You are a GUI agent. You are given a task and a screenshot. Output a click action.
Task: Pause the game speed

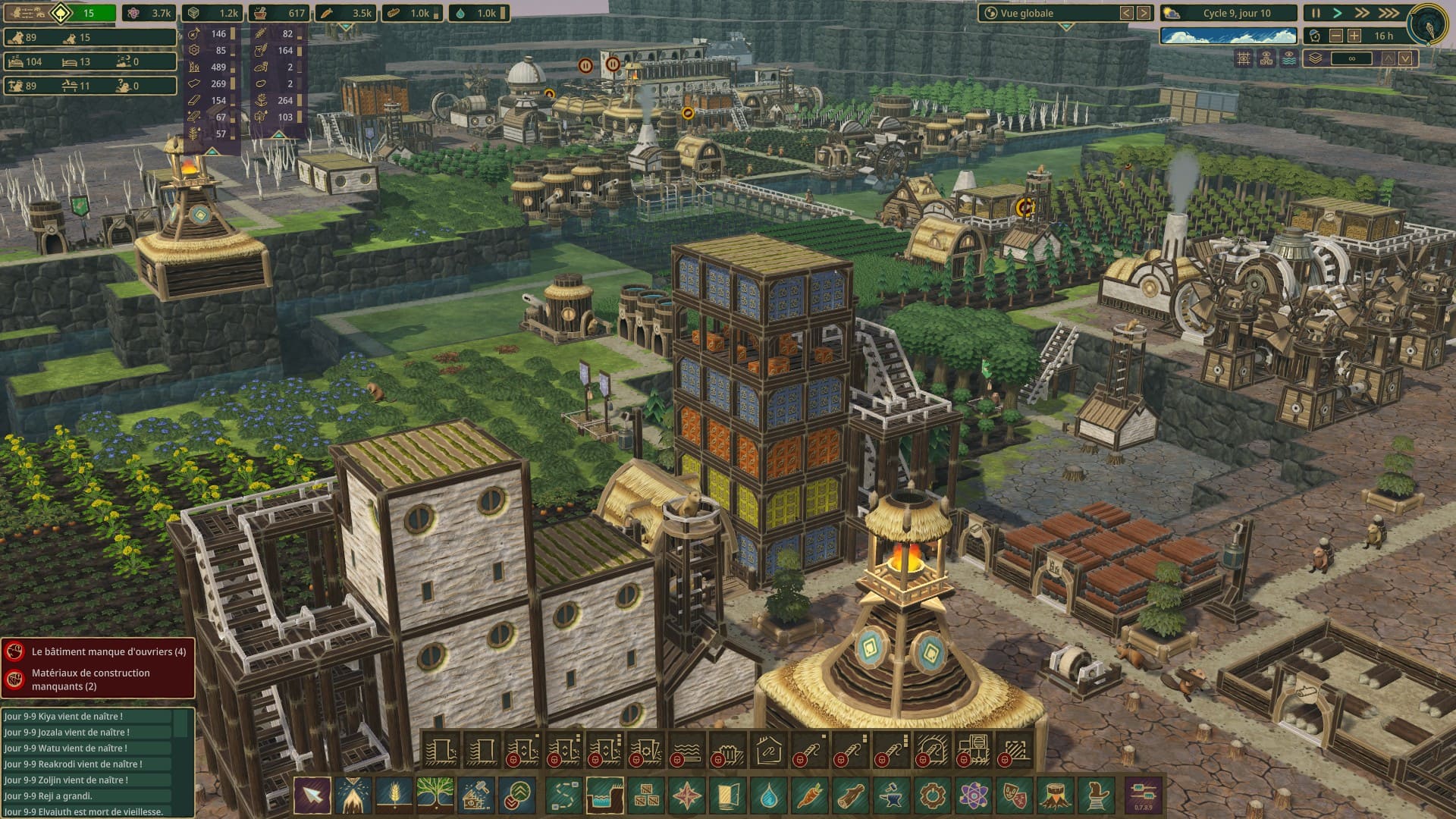point(1316,13)
